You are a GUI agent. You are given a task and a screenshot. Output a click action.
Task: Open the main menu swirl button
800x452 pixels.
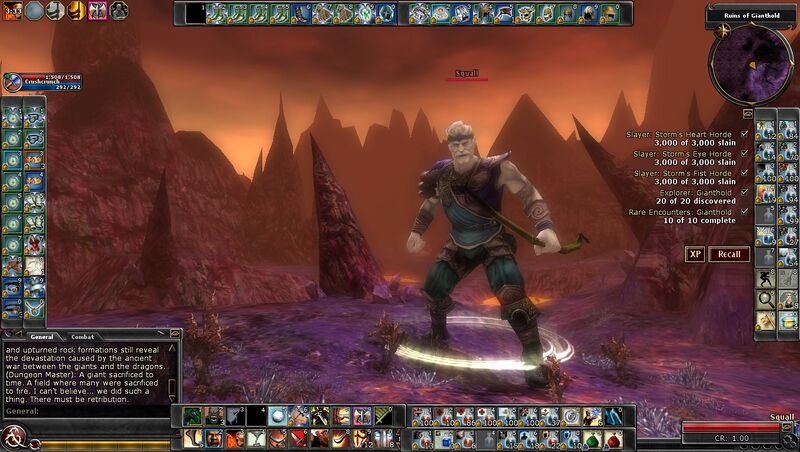[x=14, y=437]
